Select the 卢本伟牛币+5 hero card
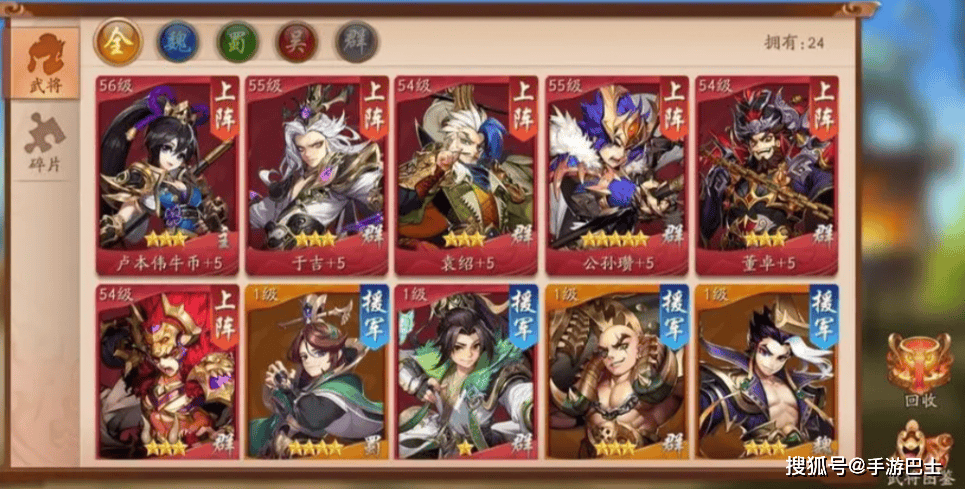 [x=168, y=175]
